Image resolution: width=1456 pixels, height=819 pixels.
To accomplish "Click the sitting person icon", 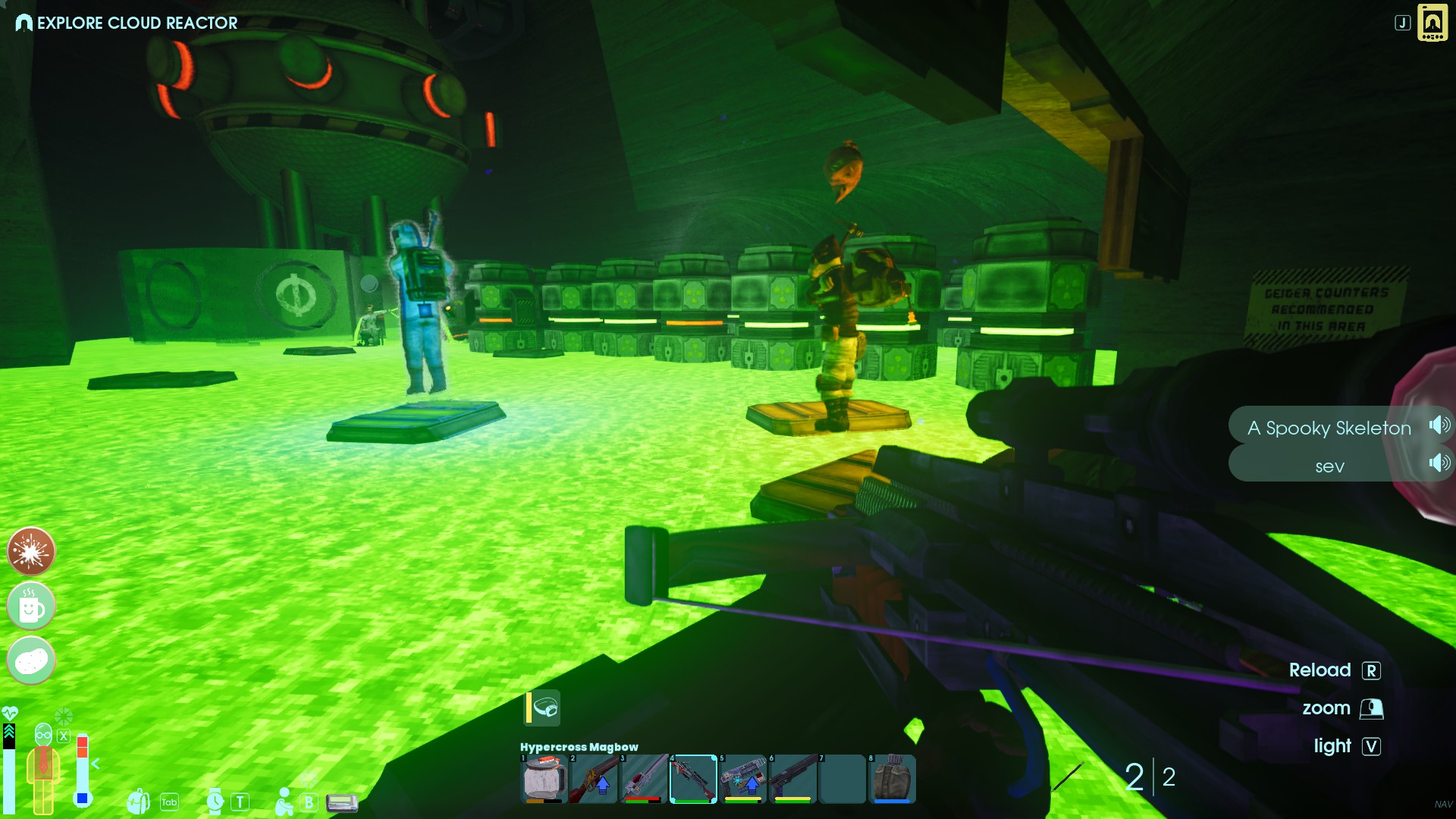I will [x=284, y=802].
